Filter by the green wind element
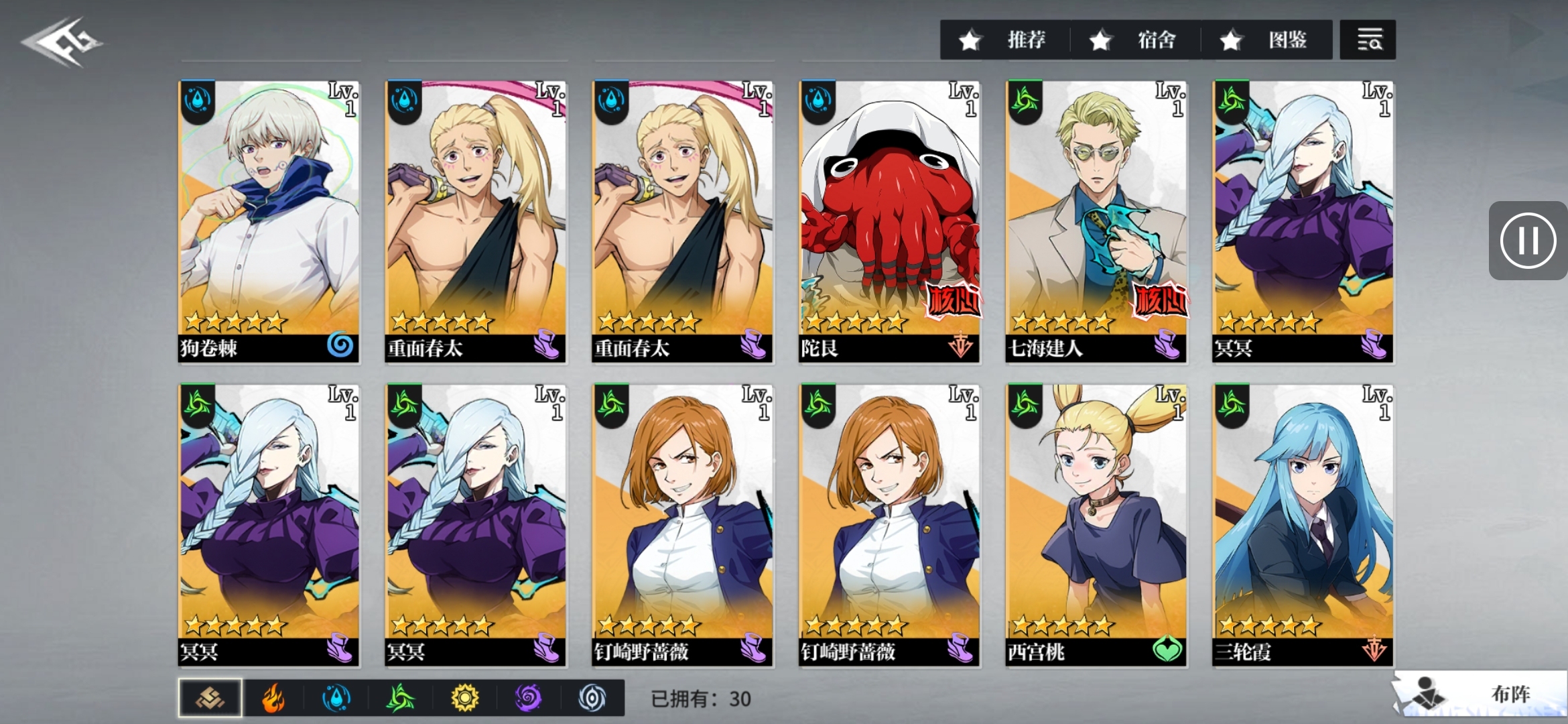Viewport: 1568px width, 724px height. [400, 698]
